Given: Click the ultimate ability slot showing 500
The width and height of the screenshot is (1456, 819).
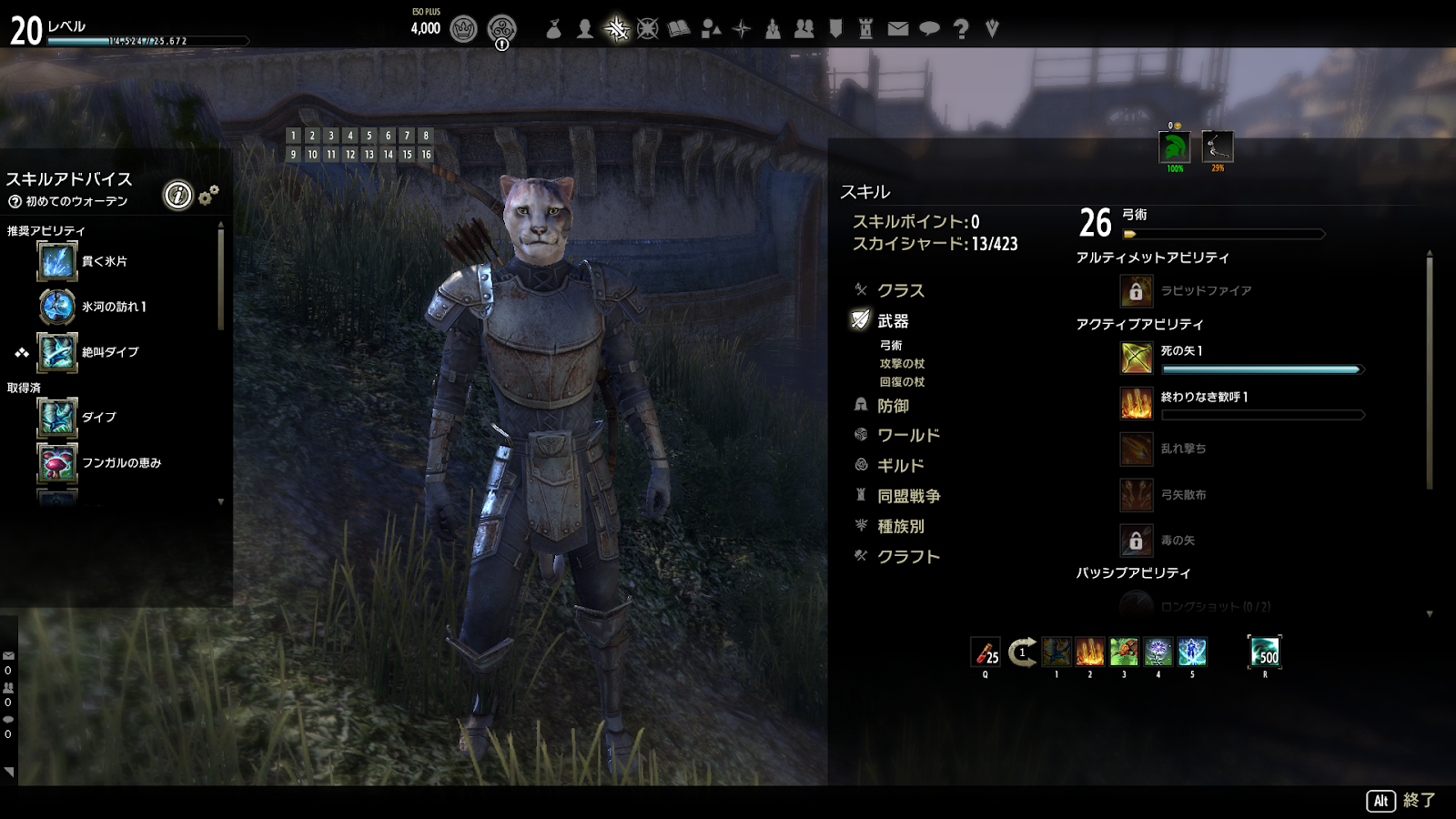Looking at the screenshot, I should (x=1265, y=652).
